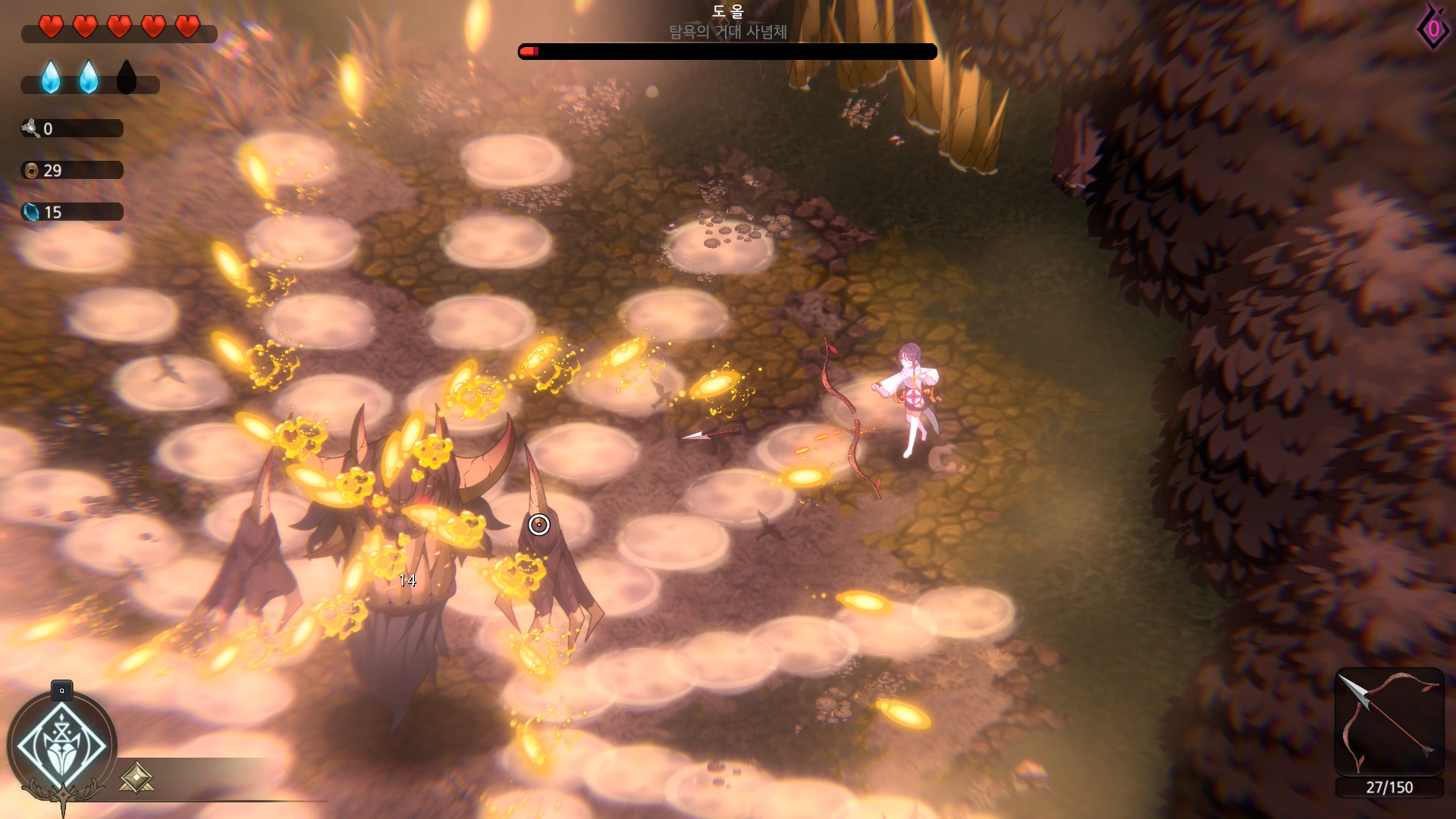Click the circular target reticle on the boss
This screenshot has width=1456, height=819.
coord(538,524)
